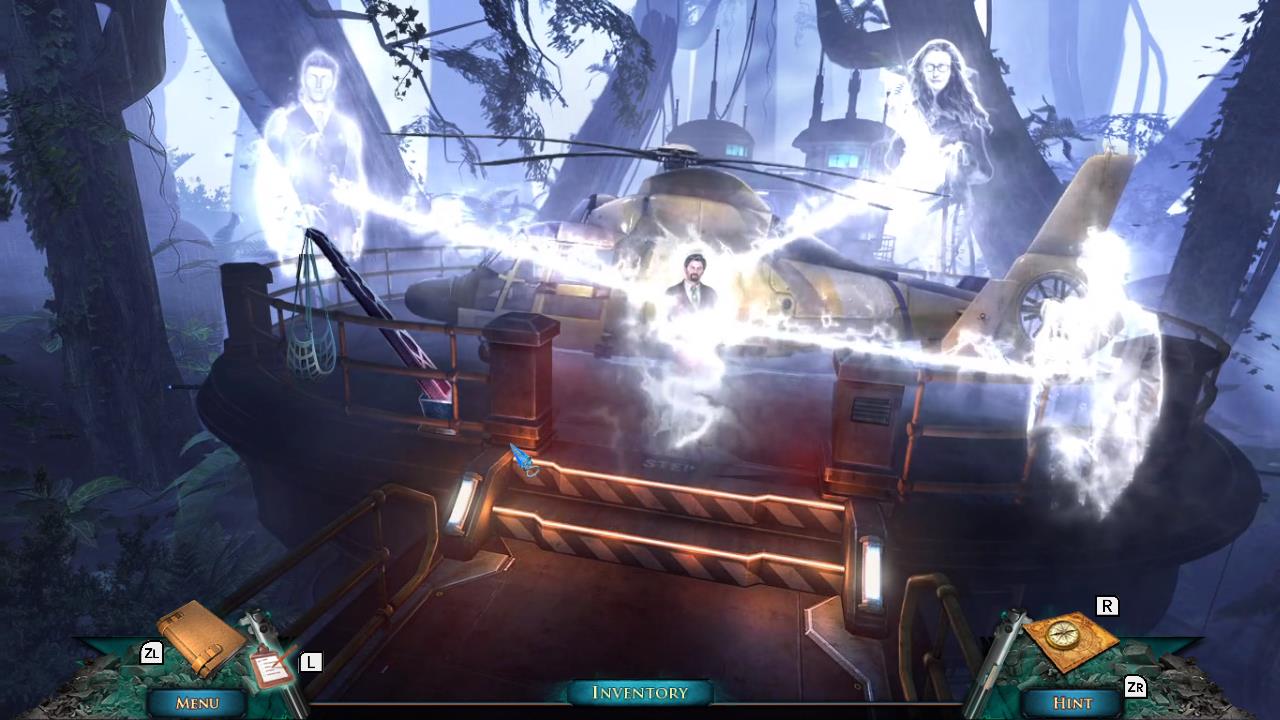The width and height of the screenshot is (1280, 720).
Task: Click the ZR button prompt icon
Action: tap(1135, 688)
